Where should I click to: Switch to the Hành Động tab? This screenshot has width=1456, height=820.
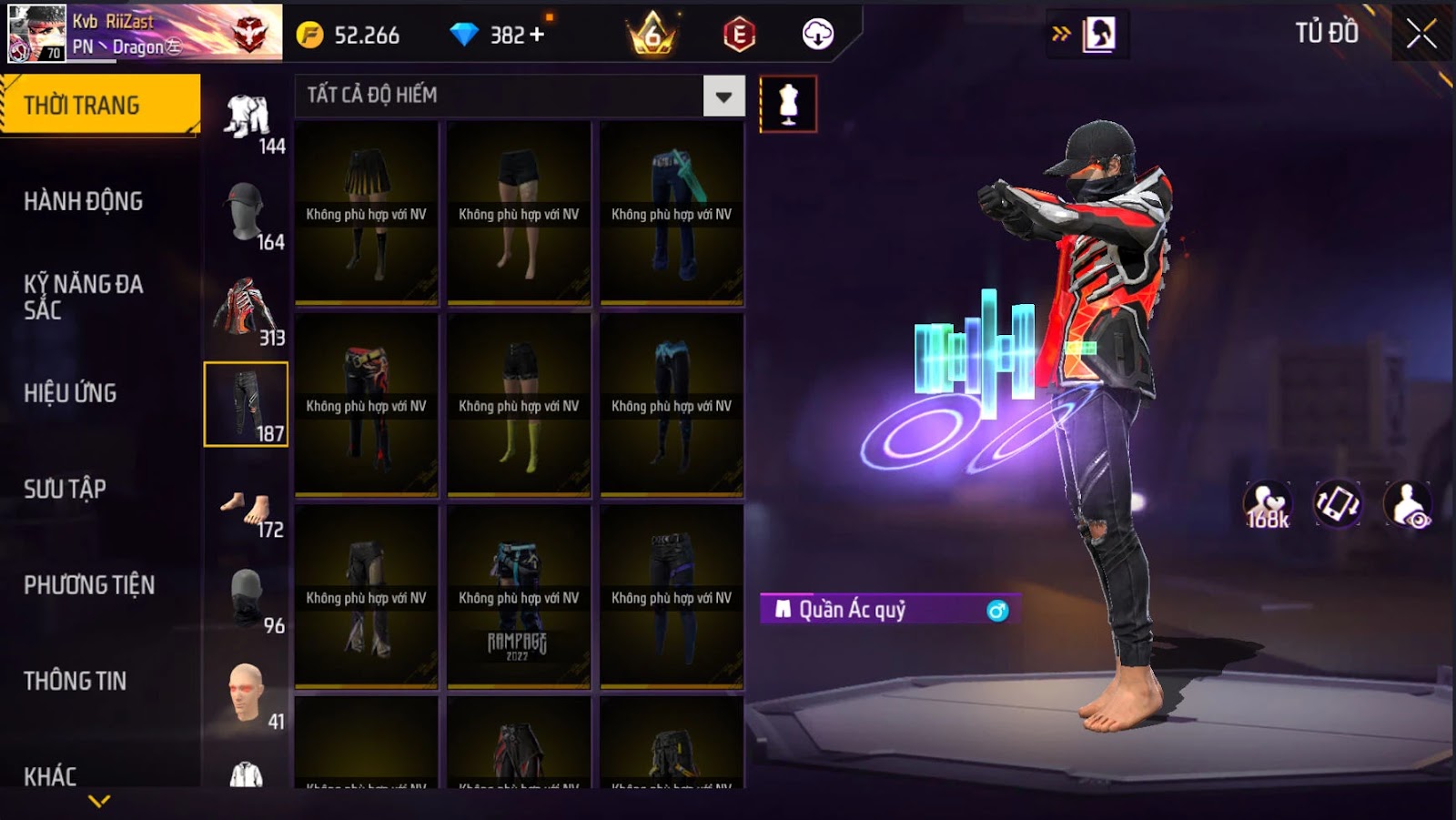pos(84,201)
